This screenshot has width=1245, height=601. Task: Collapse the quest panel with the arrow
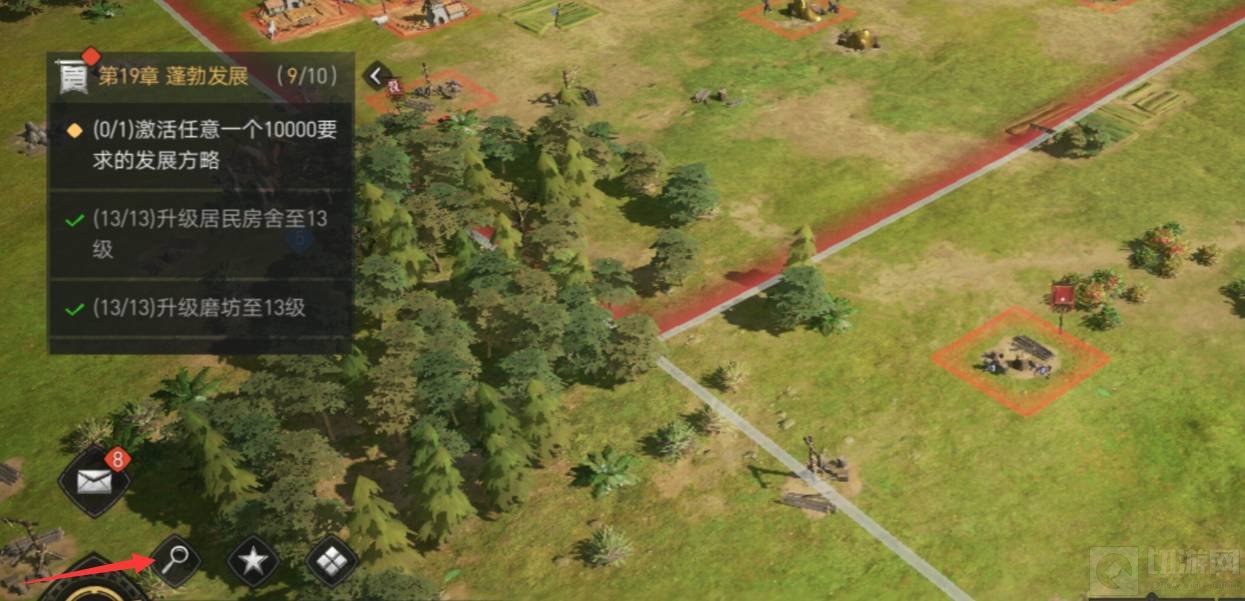pyautogui.click(x=376, y=76)
